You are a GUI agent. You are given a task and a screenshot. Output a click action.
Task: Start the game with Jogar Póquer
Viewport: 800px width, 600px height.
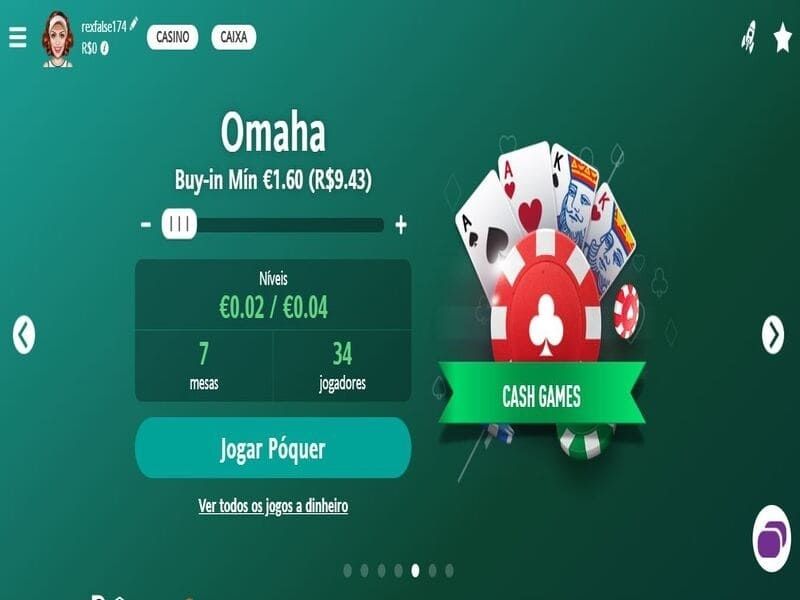pos(273,448)
